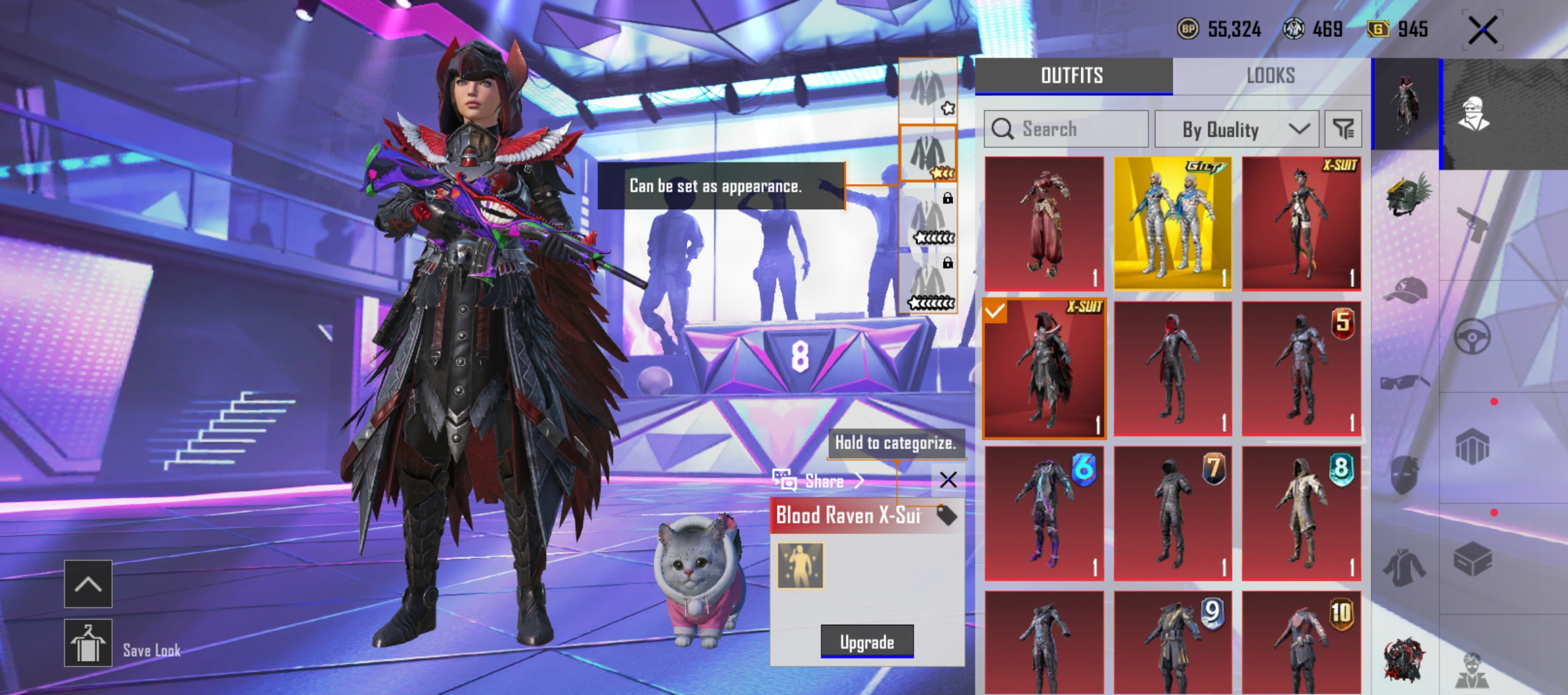The width and height of the screenshot is (1568, 695).
Task: Upgrade the Blood Raven X-Suit
Action: pyautogui.click(x=866, y=642)
